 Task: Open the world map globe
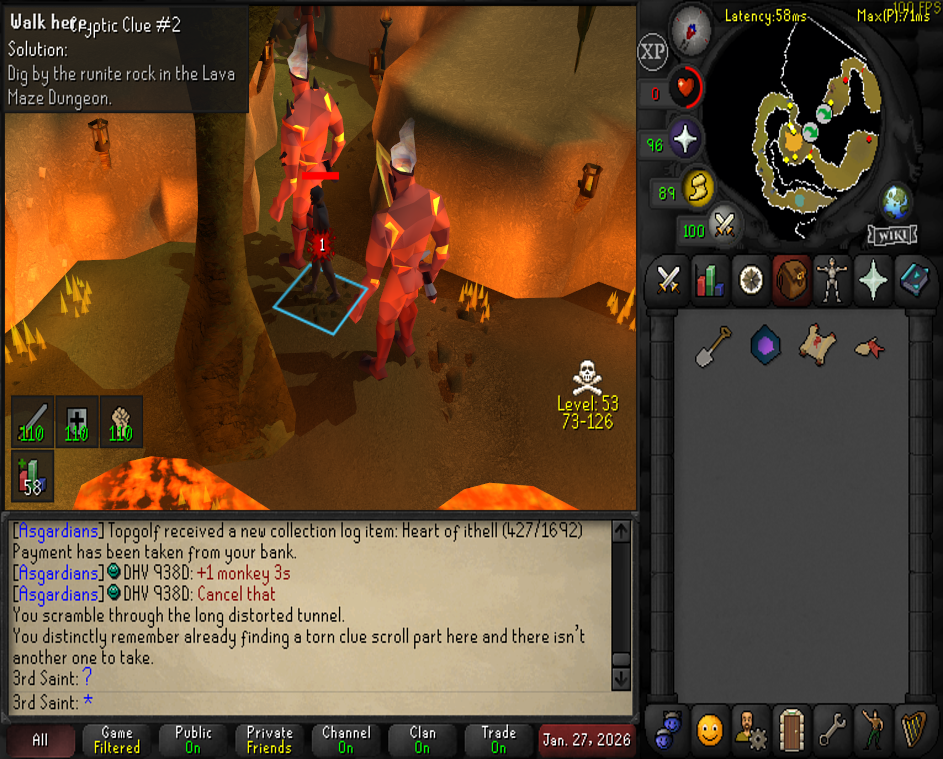[x=896, y=203]
